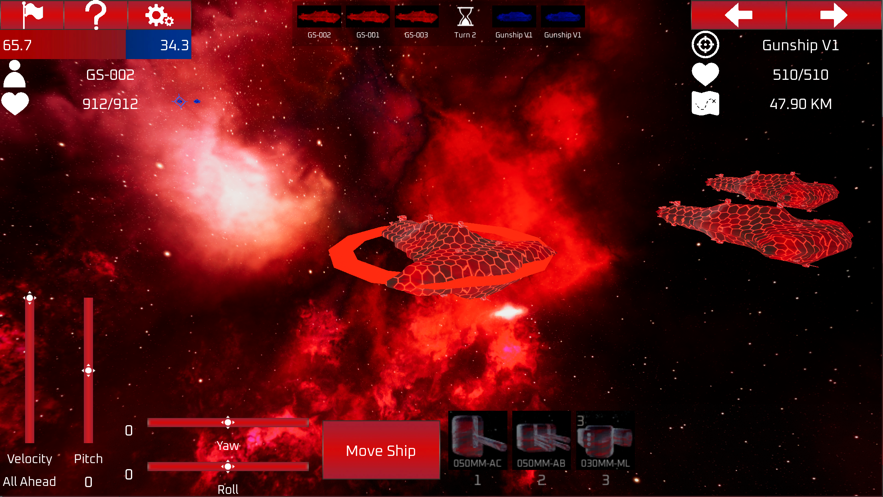Open the gear settings menu
The image size is (883, 497).
tap(159, 15)
